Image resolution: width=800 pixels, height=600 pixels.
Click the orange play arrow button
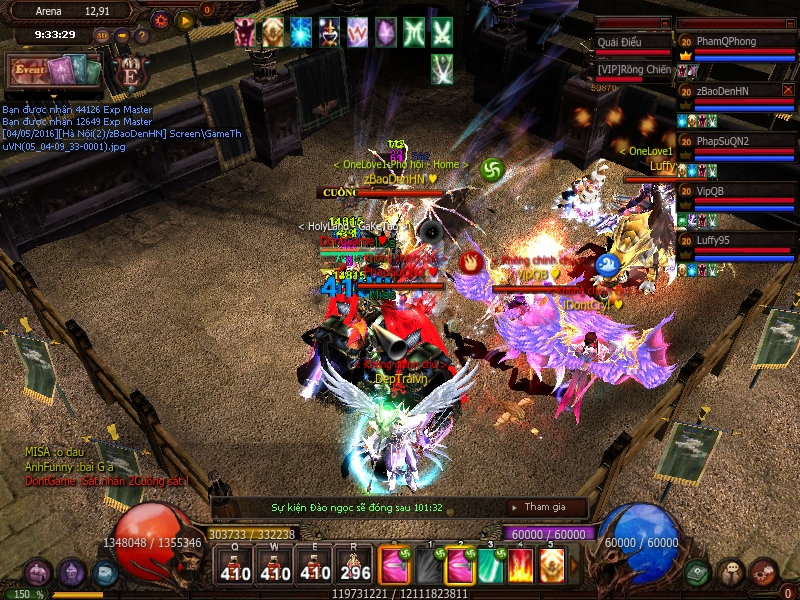click(x=184, y=19)
